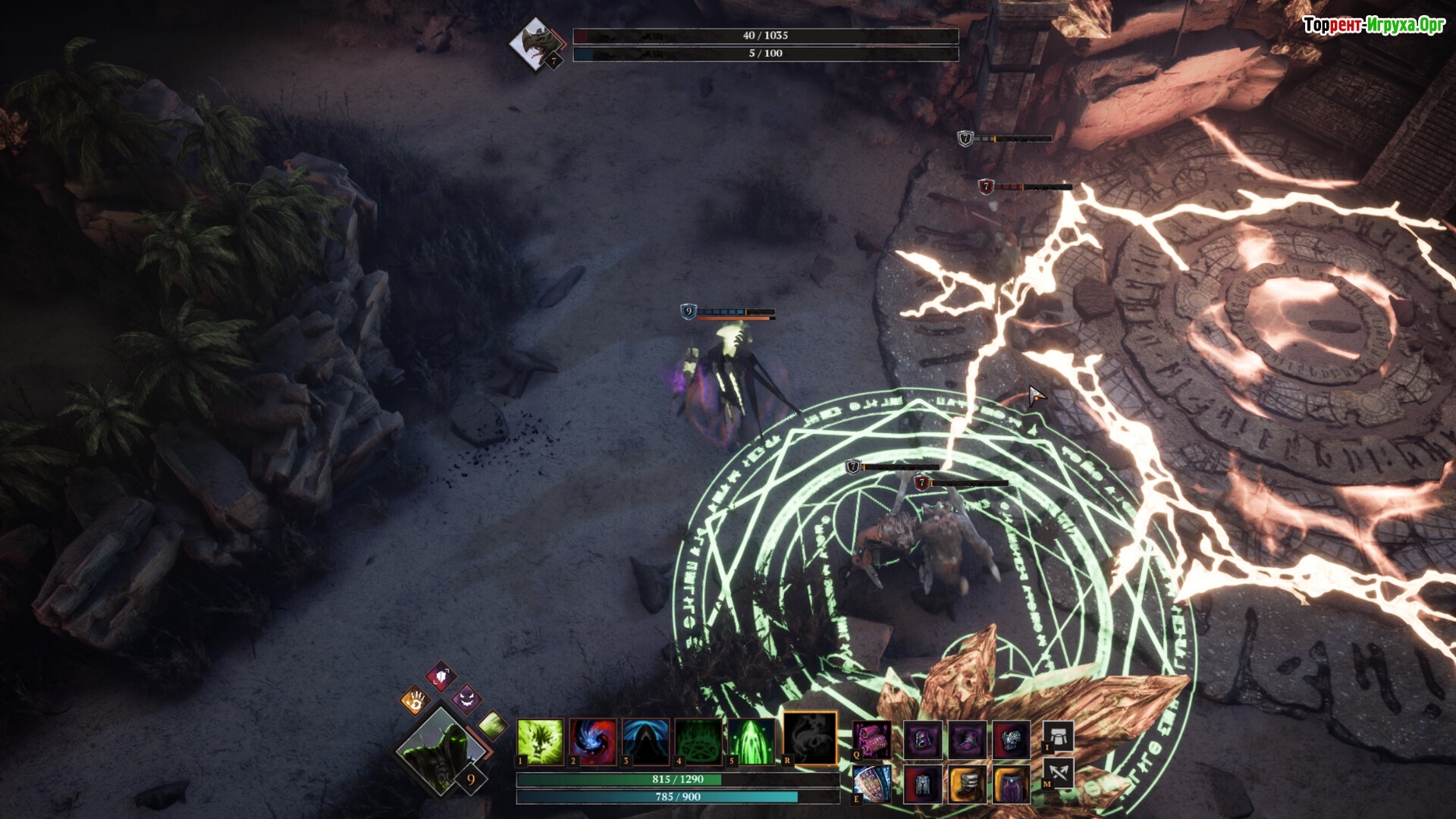Select the gold-bordered fur boot slot
The width and height of the screenshot is (1456, 819).
[968, 783]
